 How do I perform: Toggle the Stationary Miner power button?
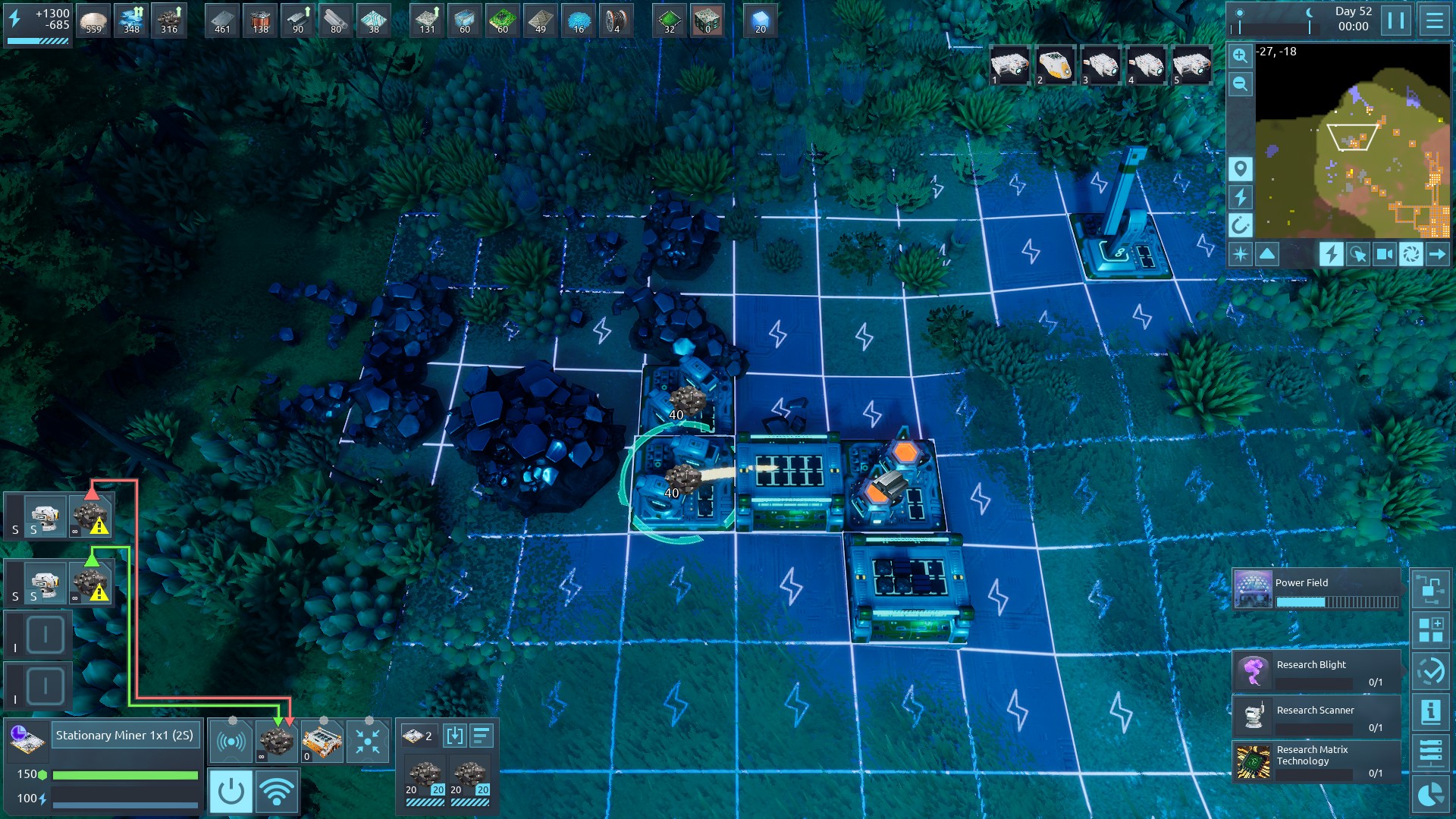coord(231,792)
